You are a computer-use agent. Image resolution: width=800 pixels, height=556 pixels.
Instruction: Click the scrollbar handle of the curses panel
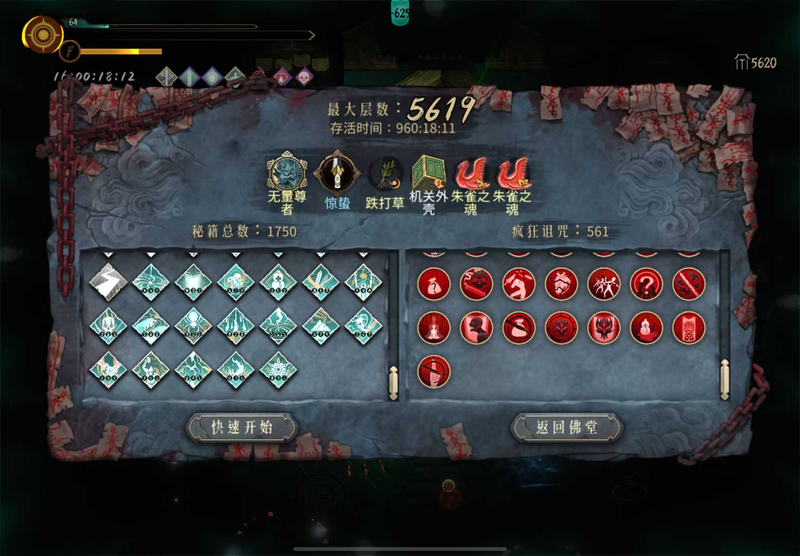[724, 380]
